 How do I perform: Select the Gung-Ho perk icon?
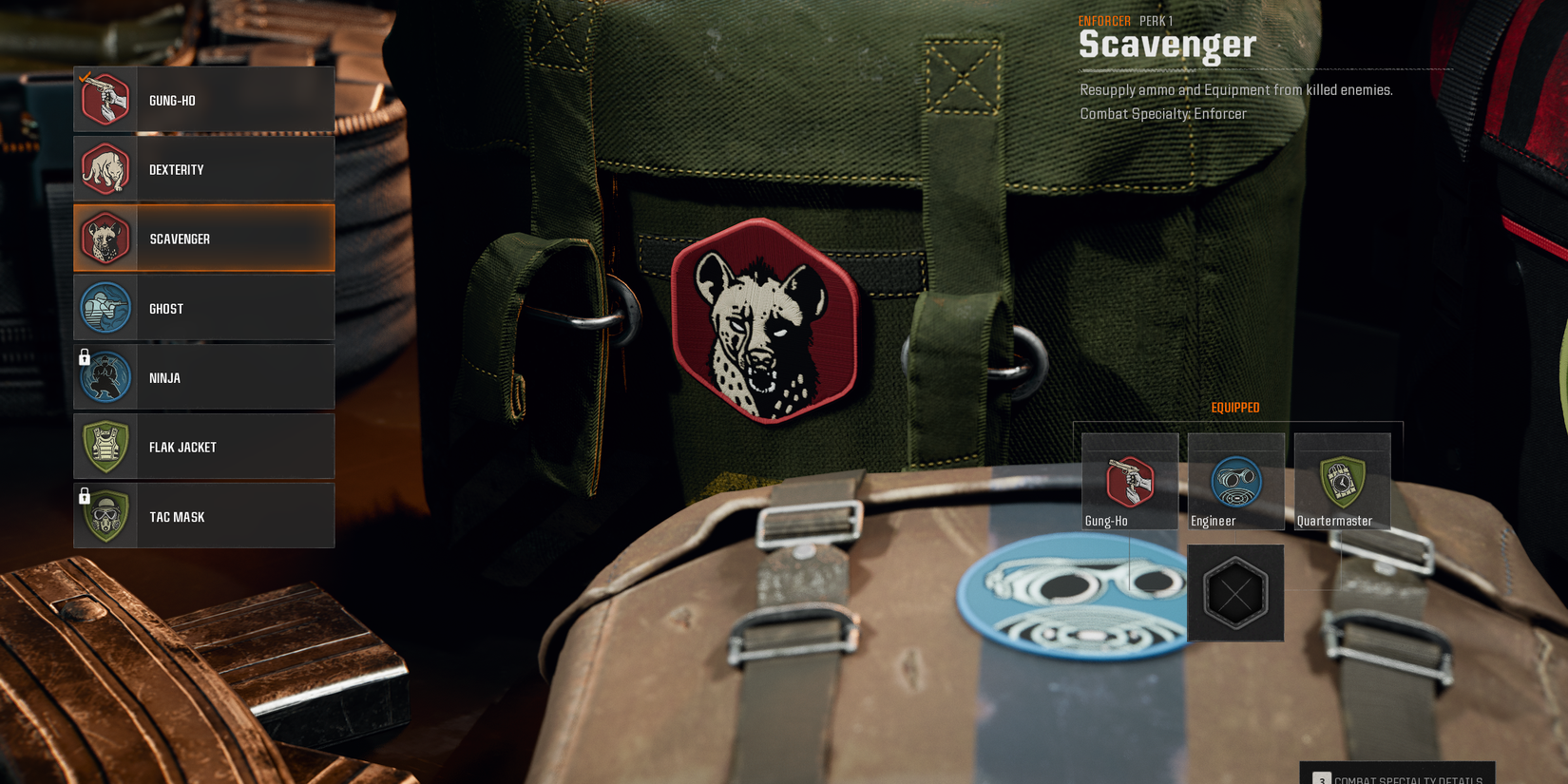click(105, 99)
